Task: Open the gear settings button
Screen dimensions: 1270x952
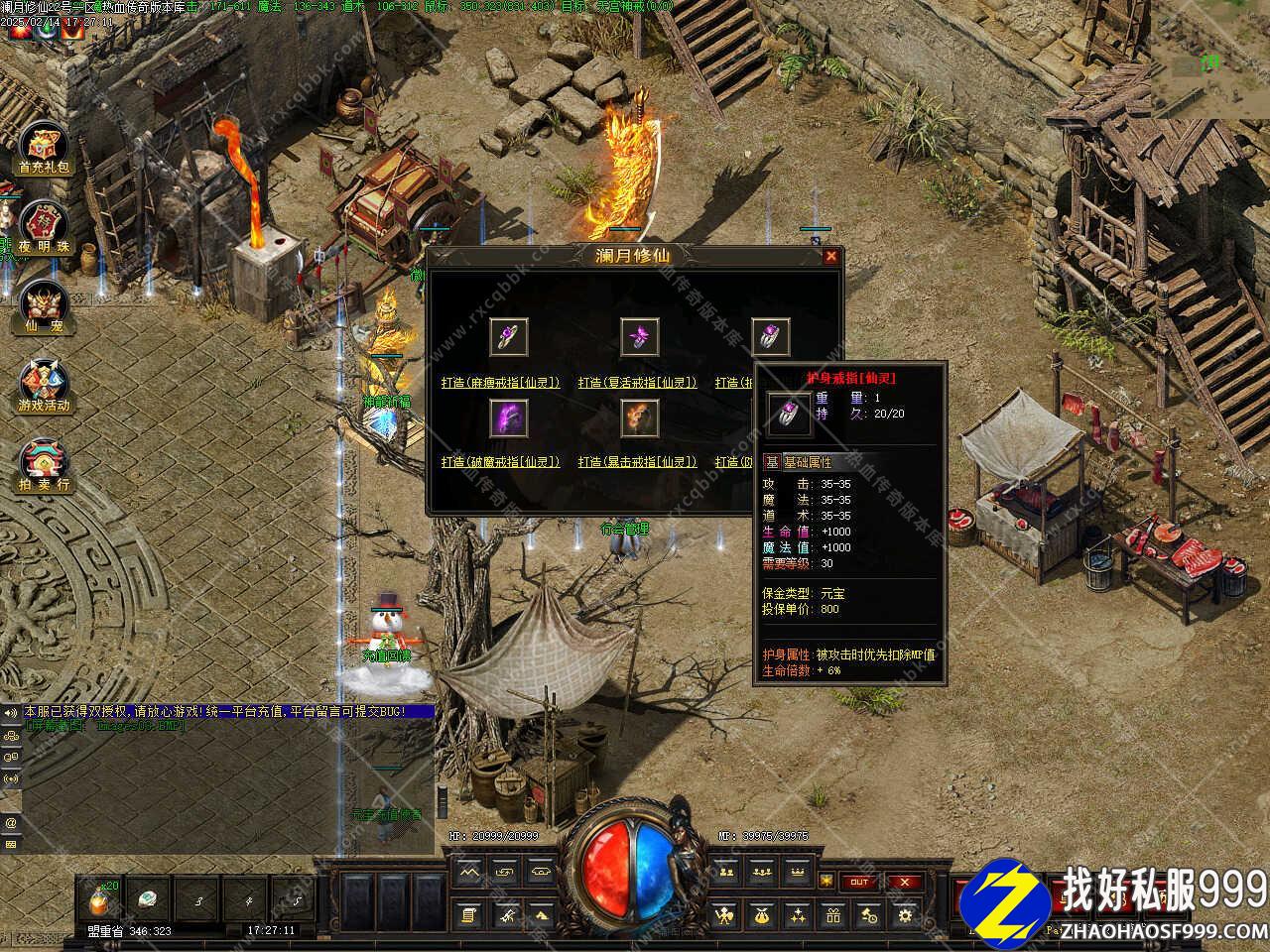Action: tap(904, 916)
